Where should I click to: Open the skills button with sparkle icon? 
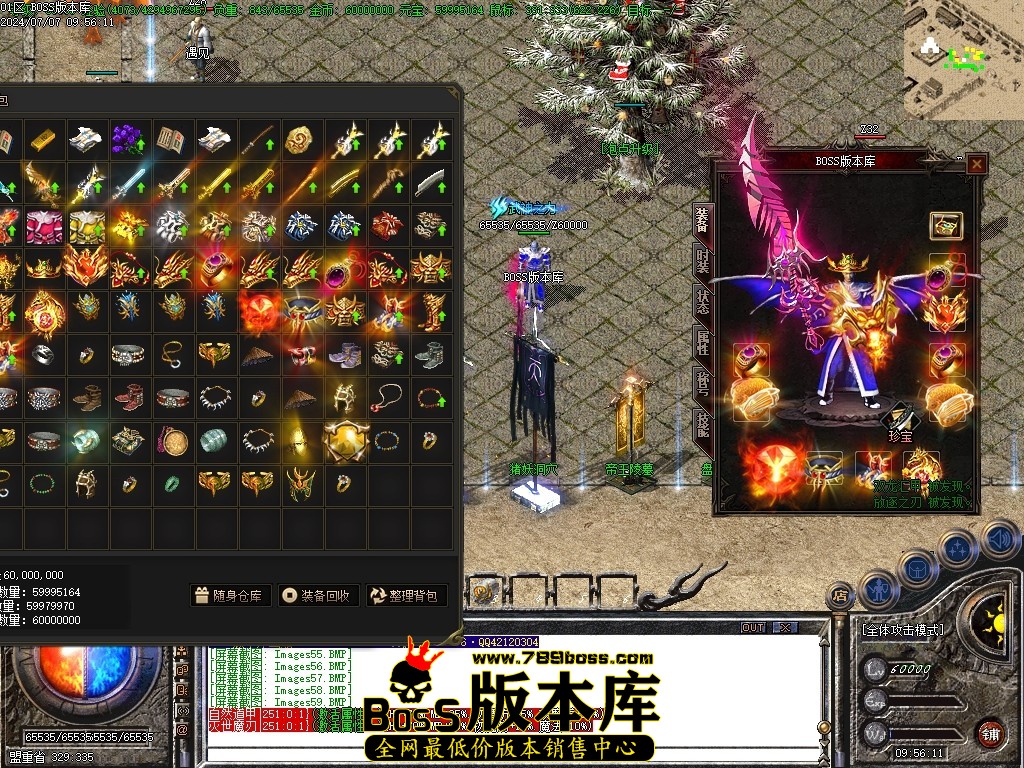(957, 549)
